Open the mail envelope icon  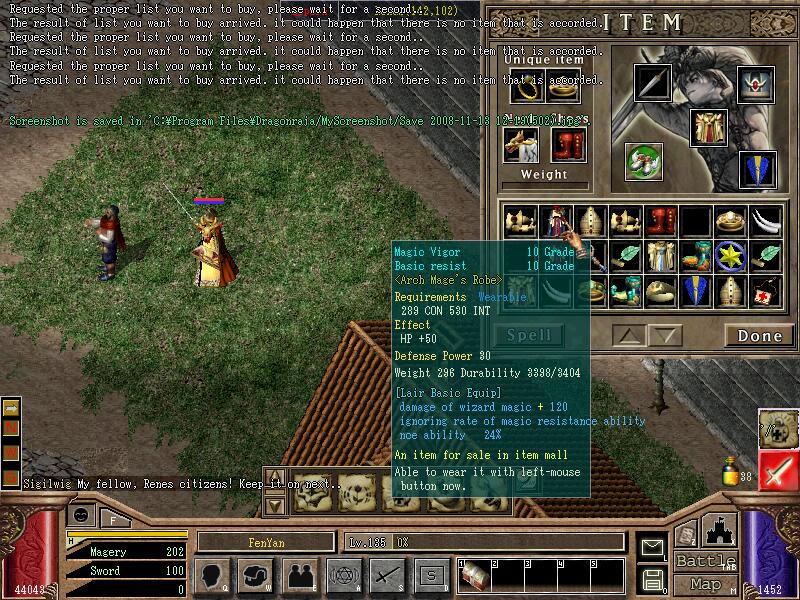(654, 548)
